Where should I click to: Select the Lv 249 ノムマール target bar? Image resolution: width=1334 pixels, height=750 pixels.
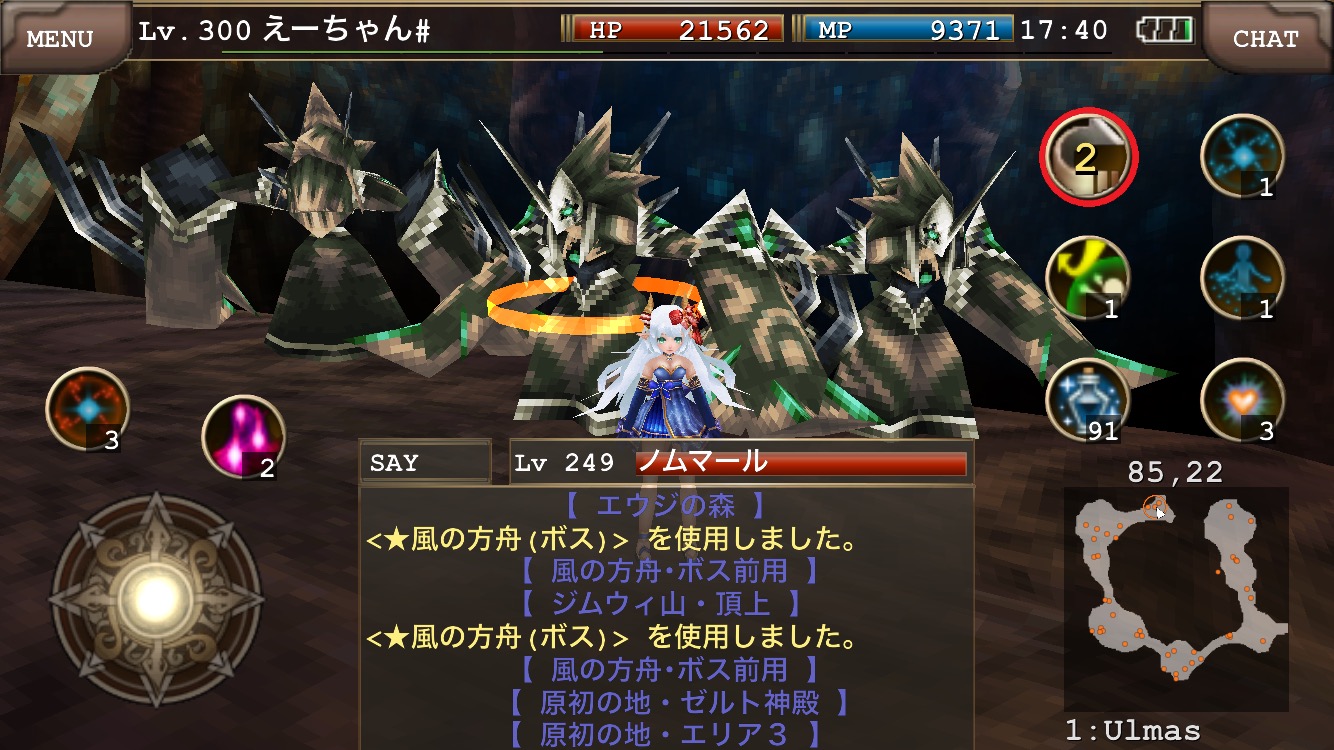coord(735,462)
